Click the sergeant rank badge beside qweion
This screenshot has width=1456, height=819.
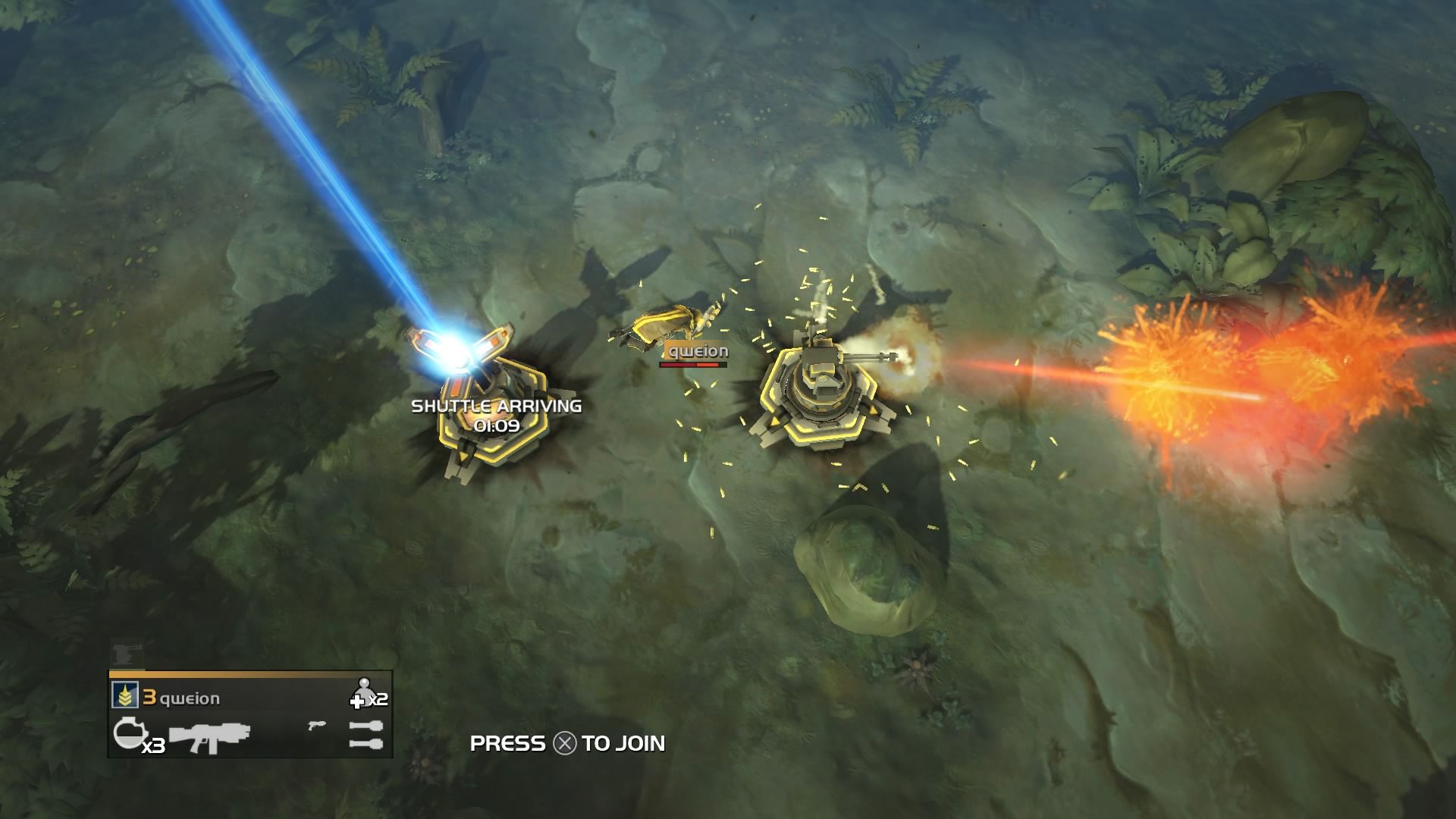click(x=123, y=695)
